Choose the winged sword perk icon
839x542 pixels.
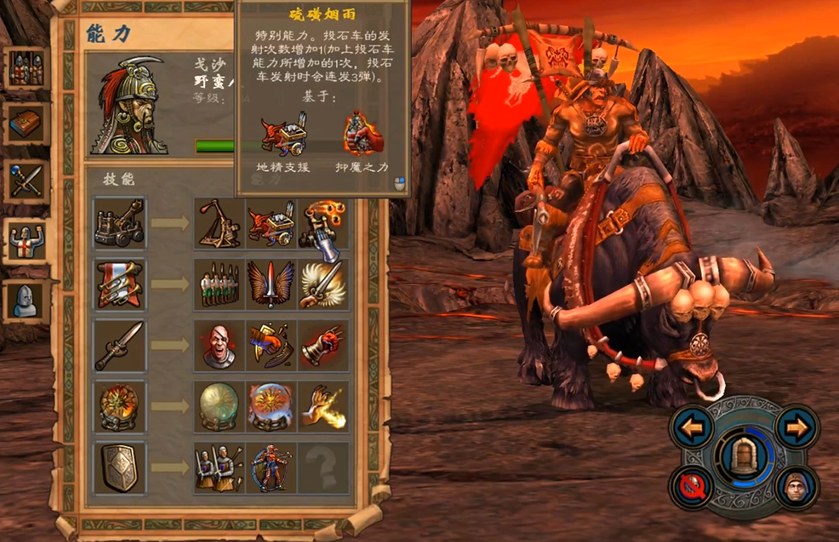coord(271,284)
